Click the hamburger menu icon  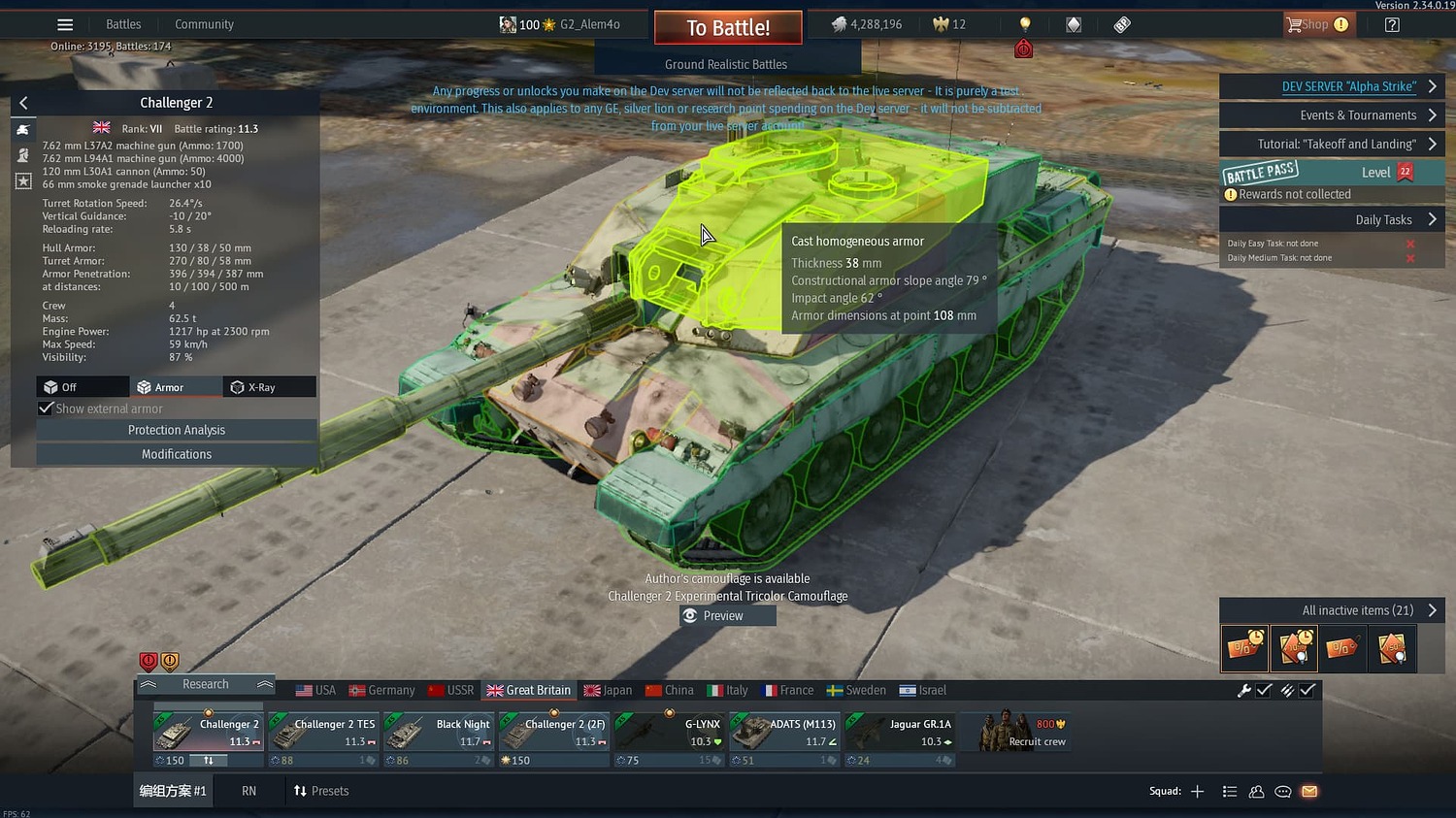point(64,24)
